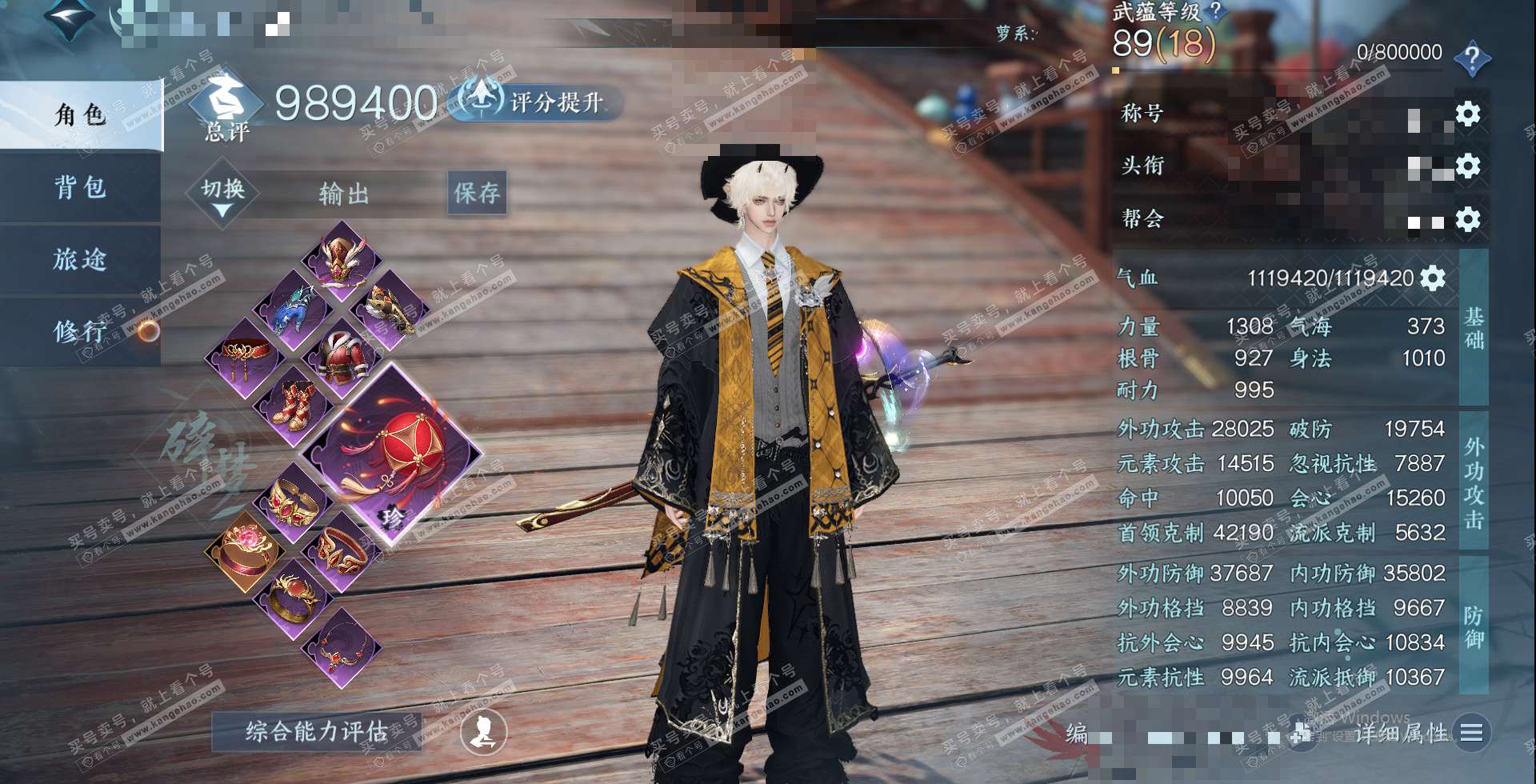Select the 旅途 journey tab
1536x784 pixels.
click(x=80, y=260)
